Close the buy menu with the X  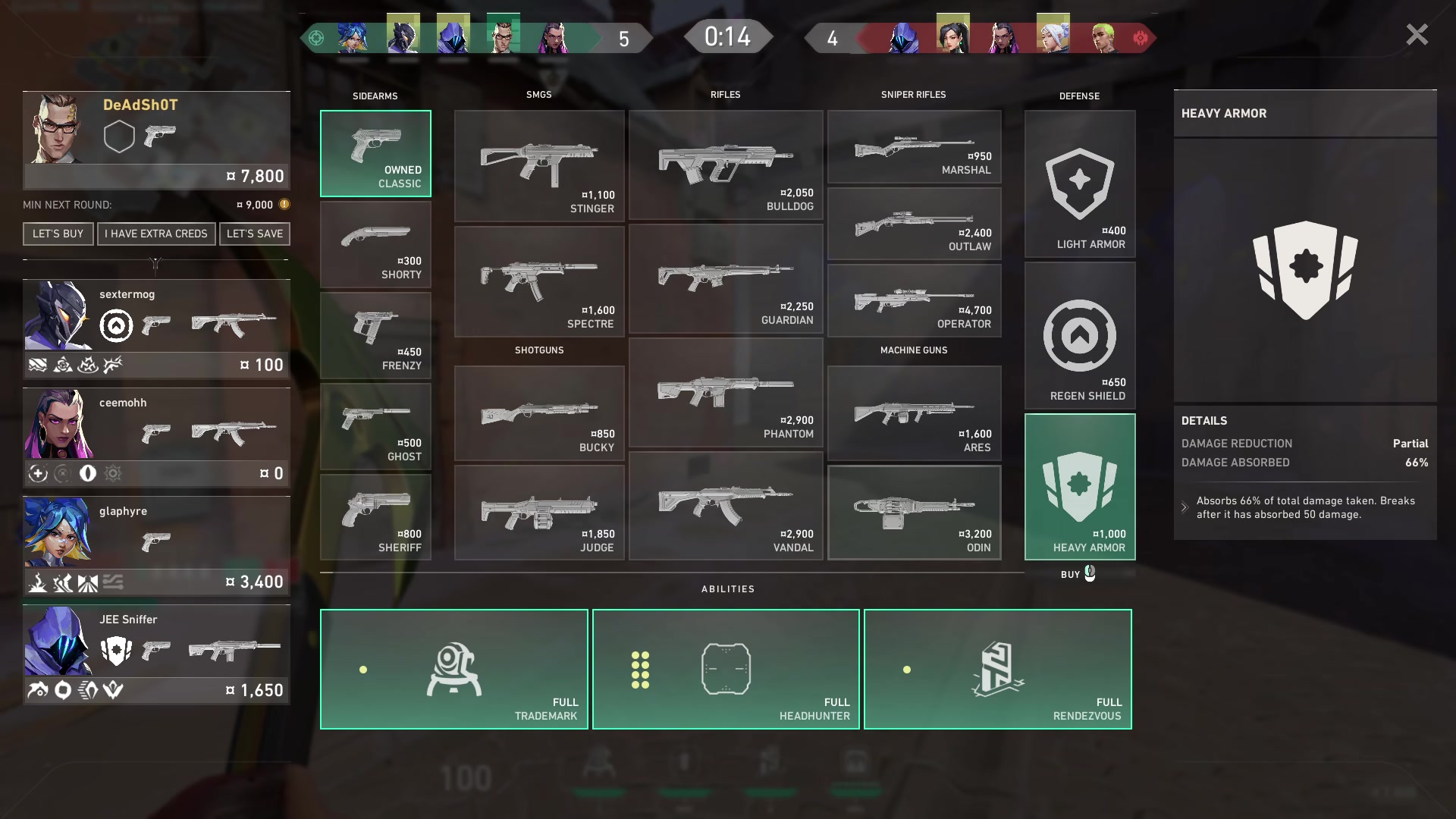point(1417,35)
